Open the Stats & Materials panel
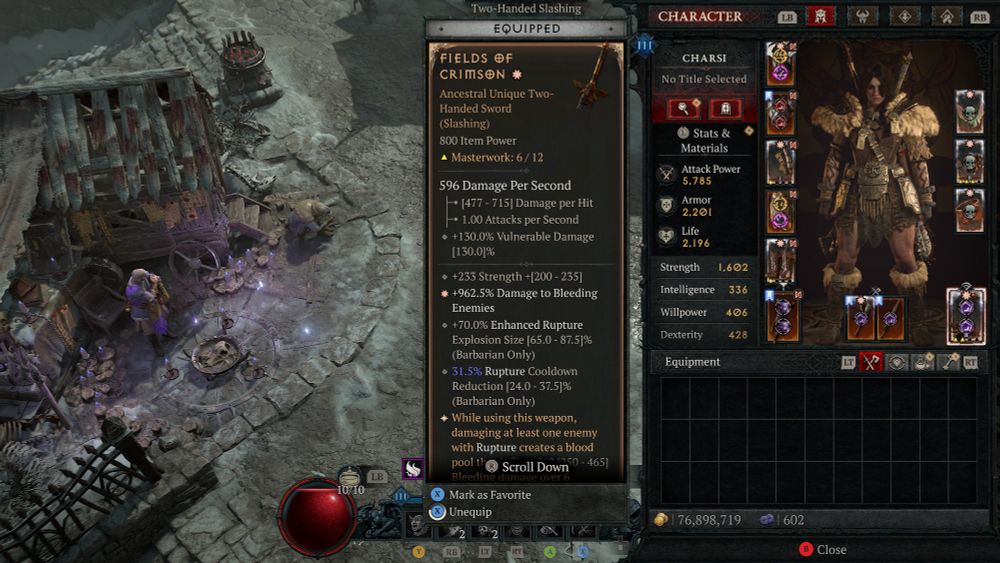Screen dimensions: 1000x563 click(704, 140)
